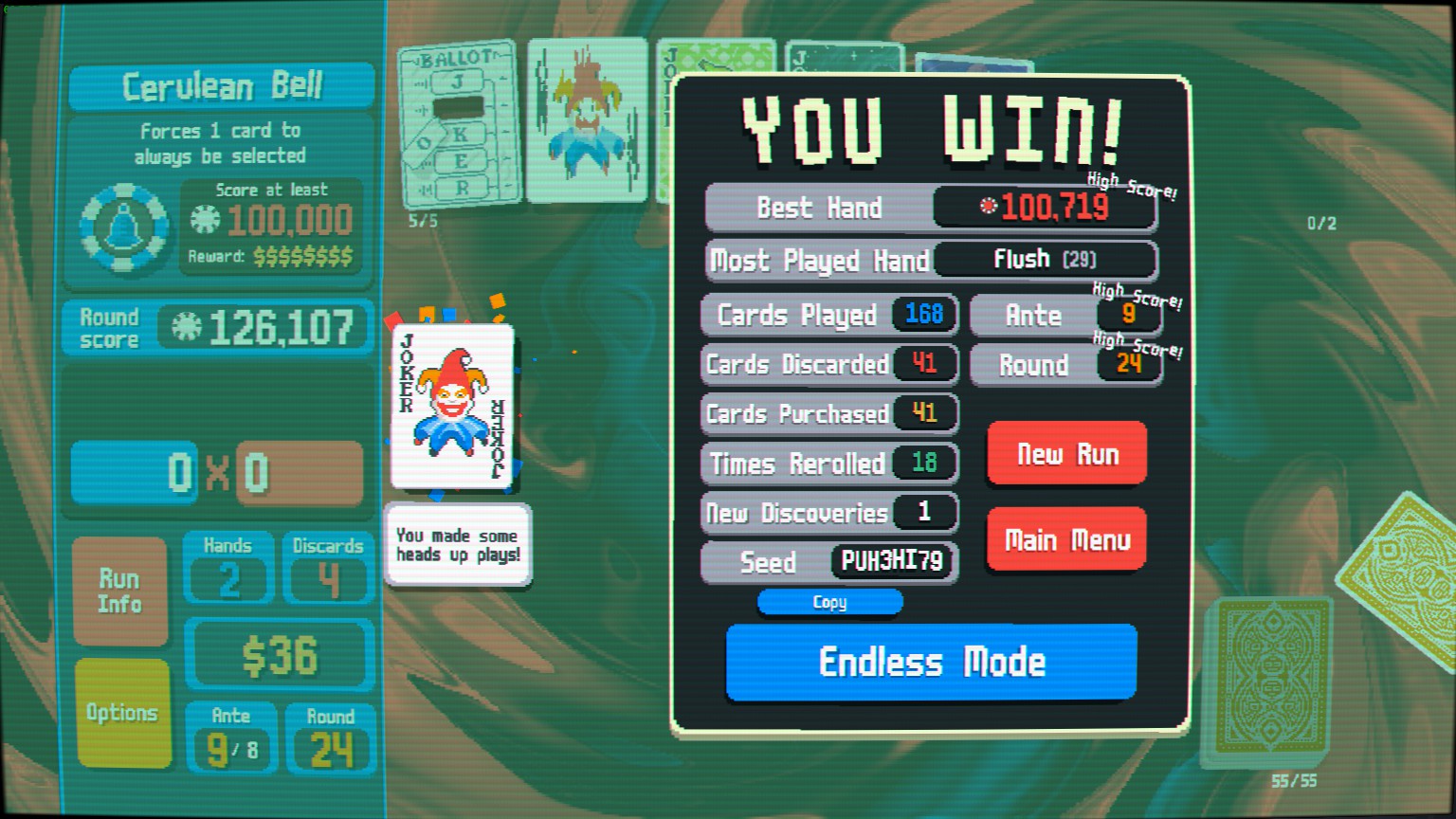Screen dimensions: 1456x819
Task: Open the Options menu
Action: (122, 712)
